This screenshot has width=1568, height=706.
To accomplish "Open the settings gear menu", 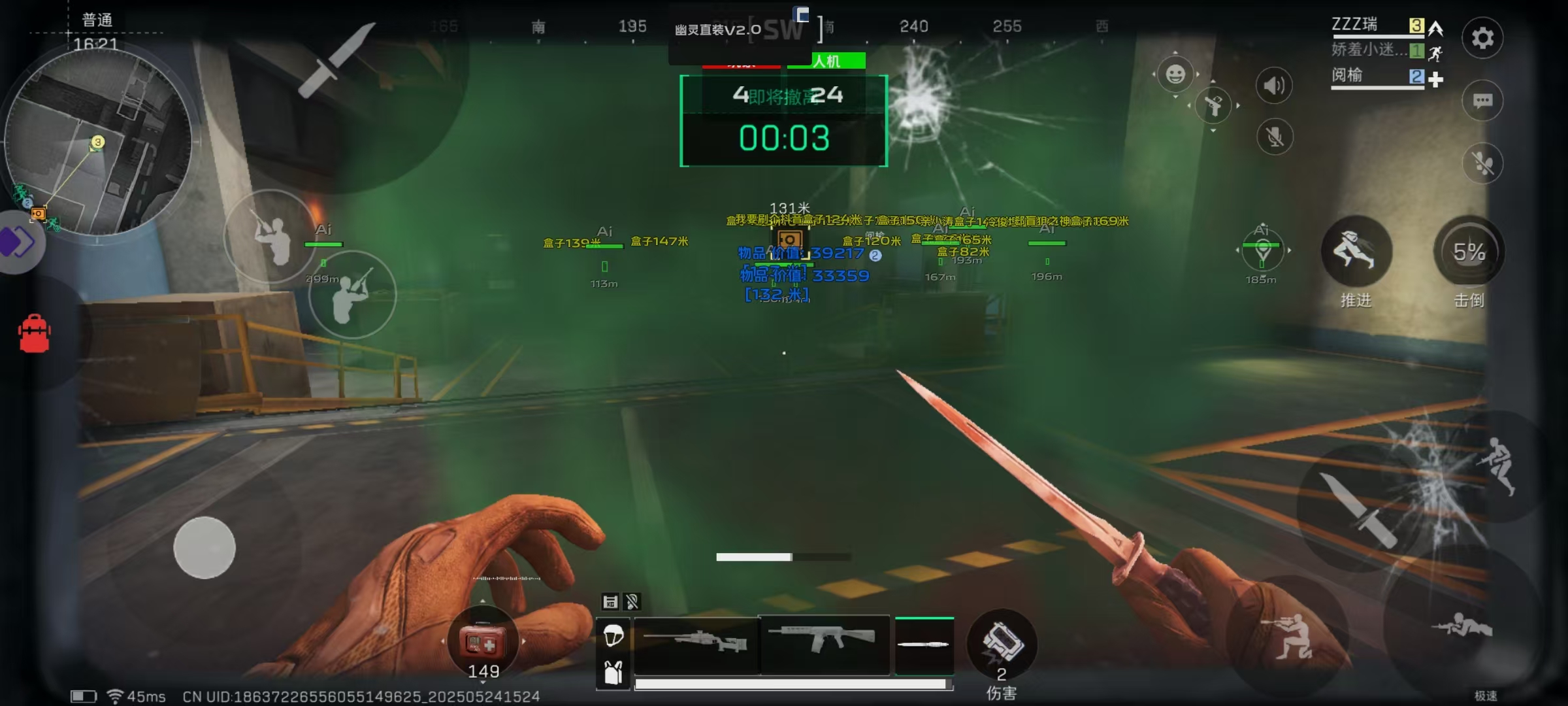I will pyautogui.click(x=1482, y=38).
